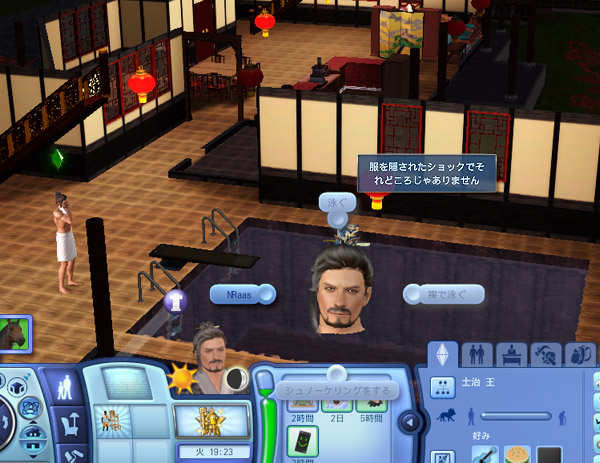Viewport: 600px width, 463px height.
Task: Click the シュノーケリングをする action in the queue
Action: coord(327,390)
